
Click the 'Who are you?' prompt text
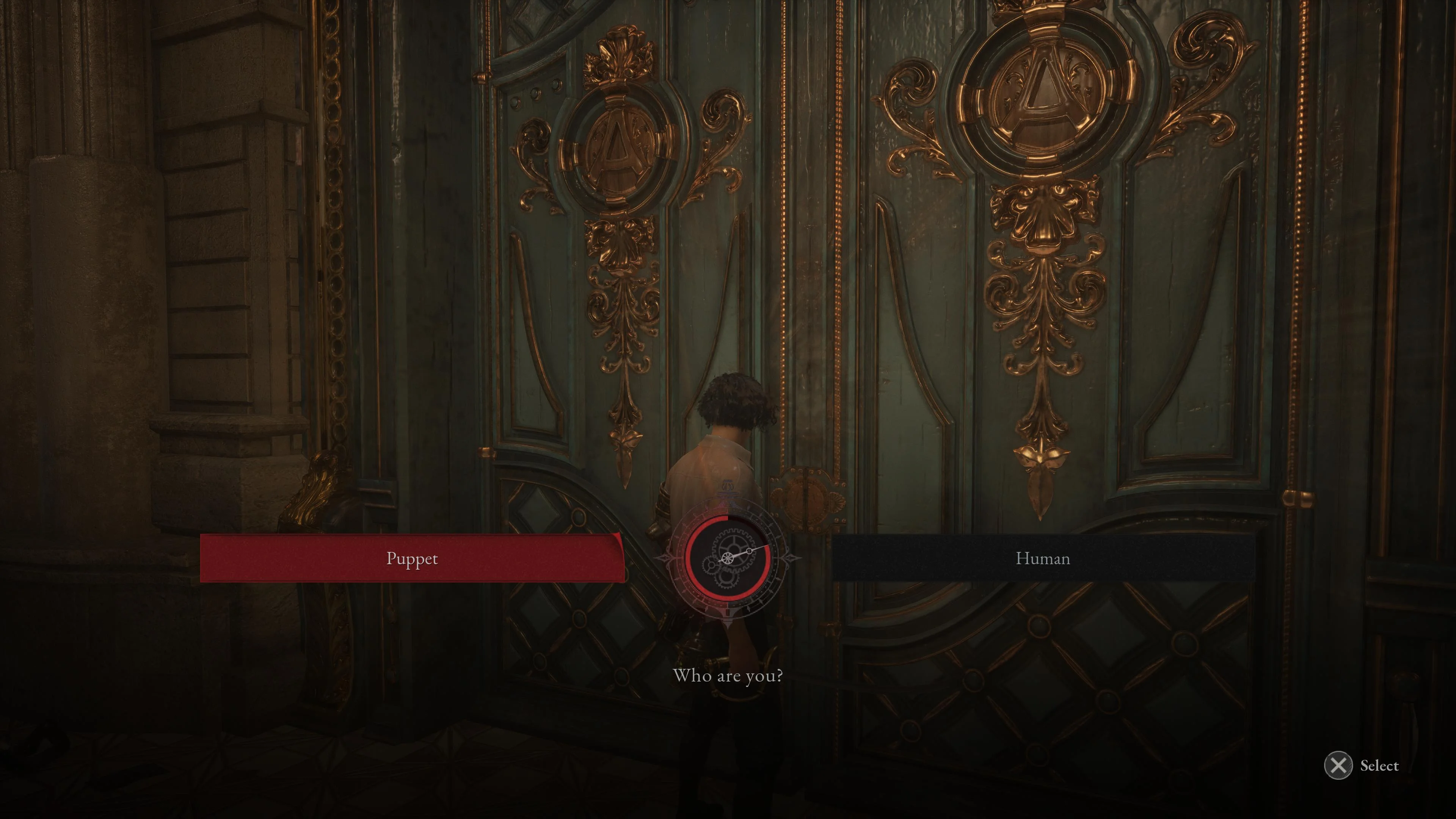click(728, 676)
